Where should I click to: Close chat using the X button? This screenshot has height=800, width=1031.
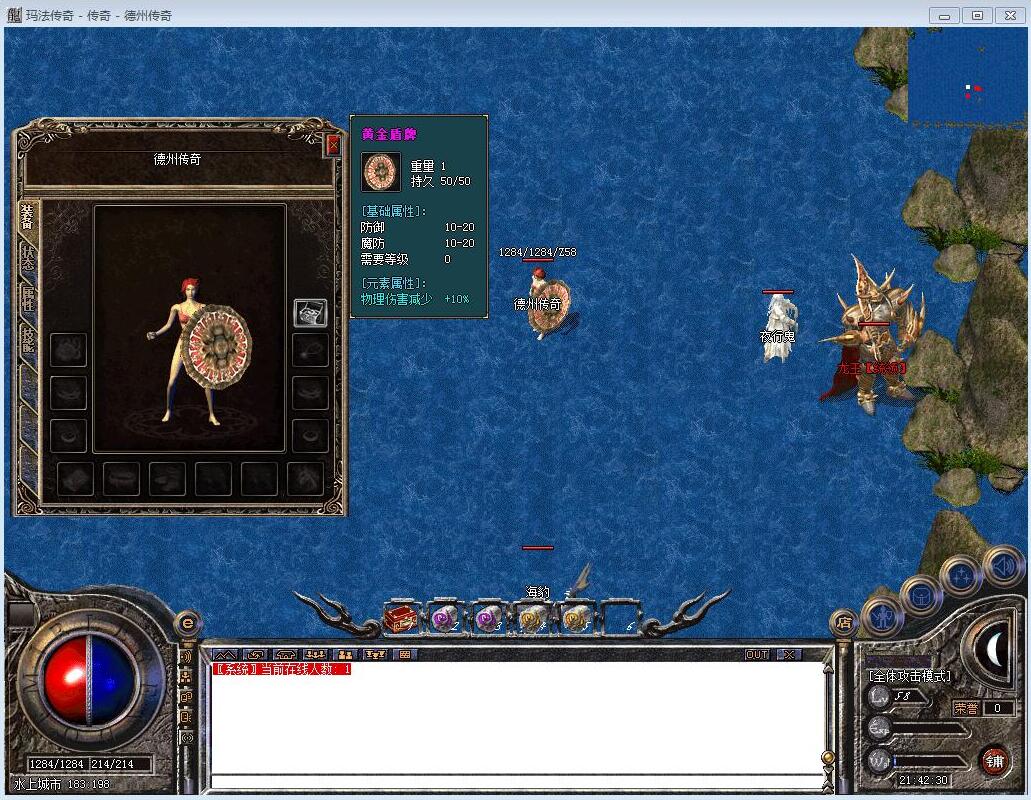click(789, 654)
